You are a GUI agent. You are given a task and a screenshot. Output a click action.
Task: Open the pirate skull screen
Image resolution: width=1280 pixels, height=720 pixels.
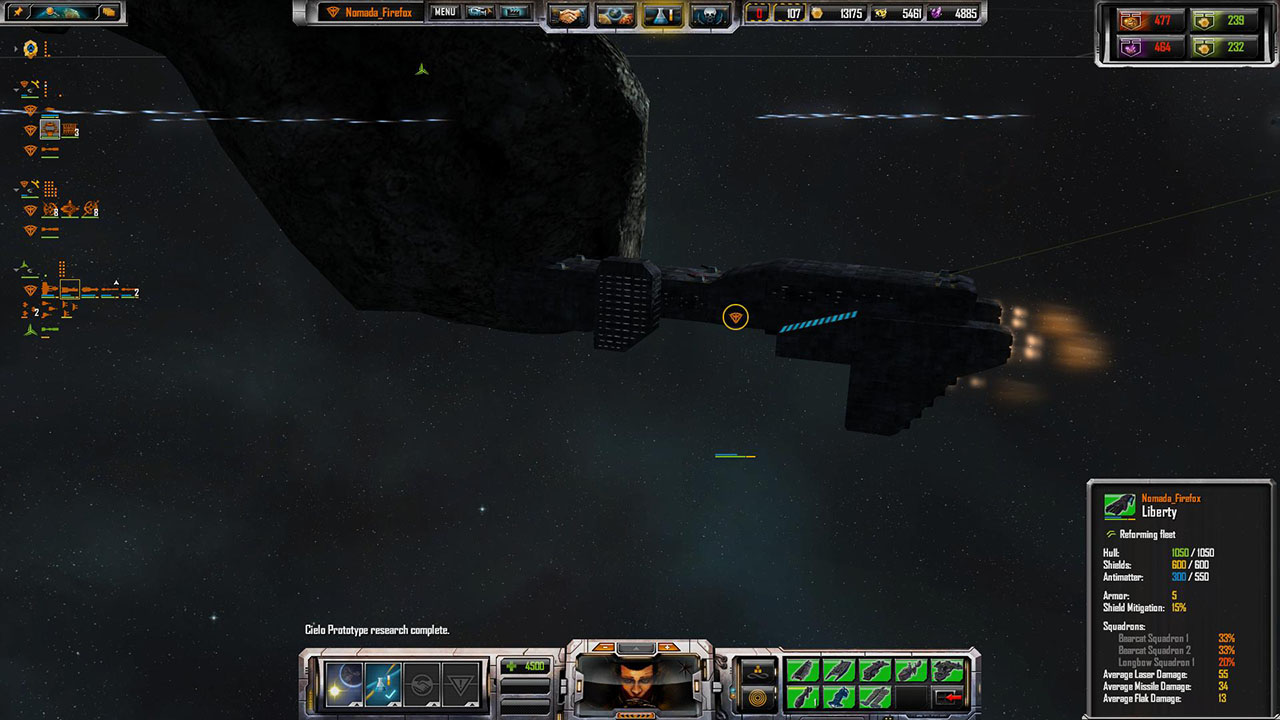[x=709, y=16]
